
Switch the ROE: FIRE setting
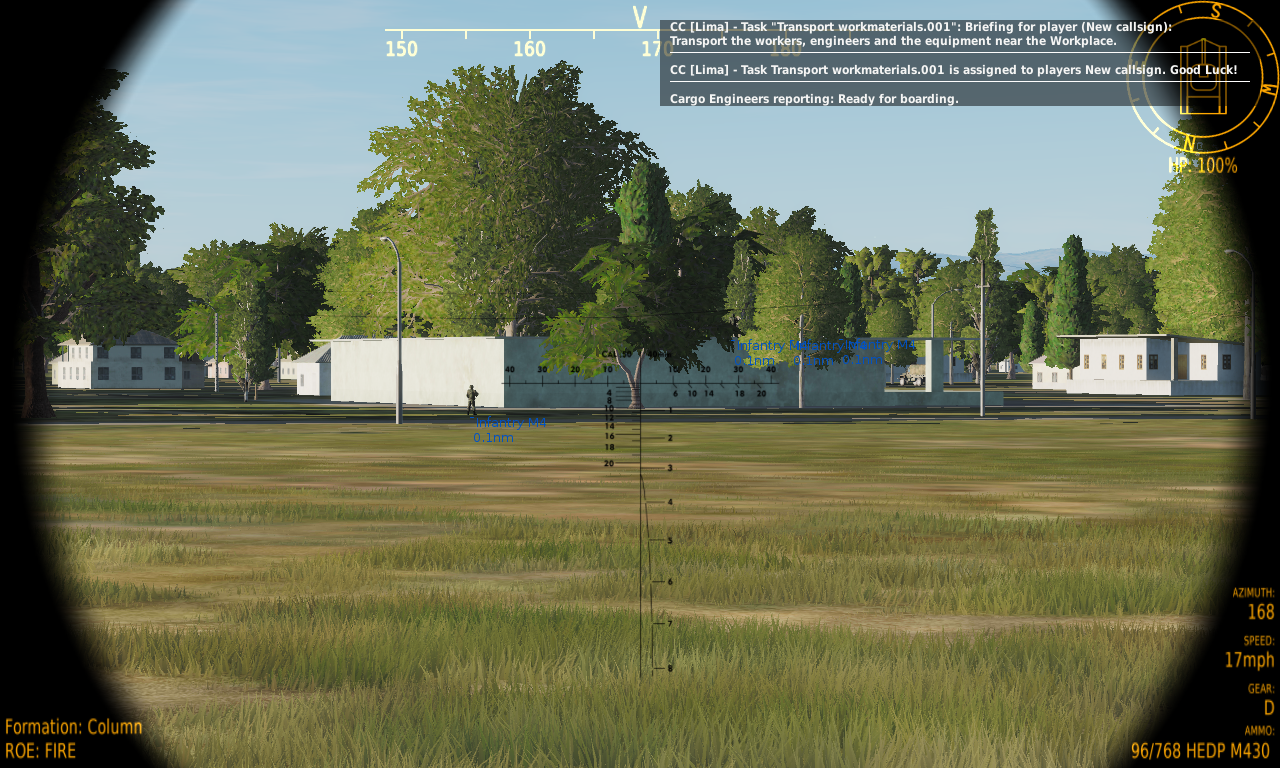[40, 750]
